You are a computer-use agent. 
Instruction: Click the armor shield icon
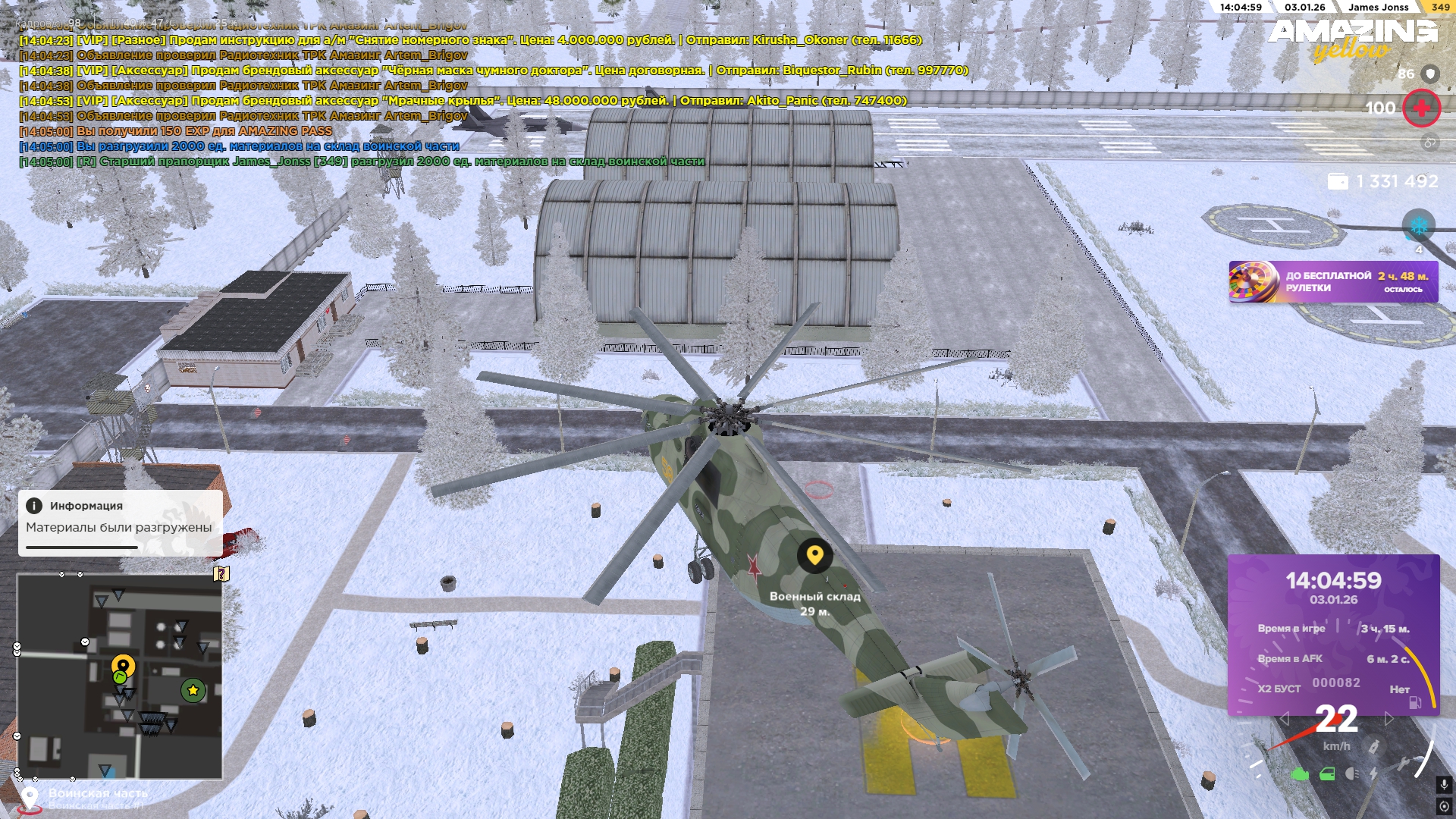point(1430,74)
